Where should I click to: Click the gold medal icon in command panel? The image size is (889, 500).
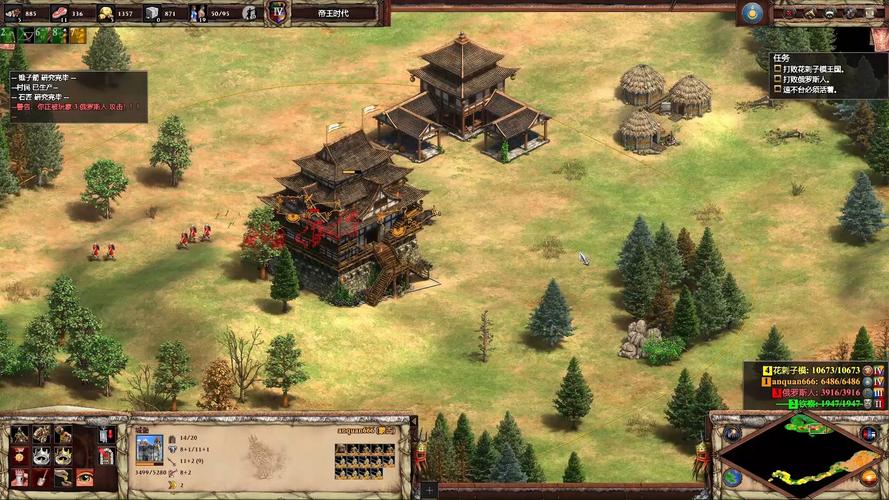(x=20, y=457)
